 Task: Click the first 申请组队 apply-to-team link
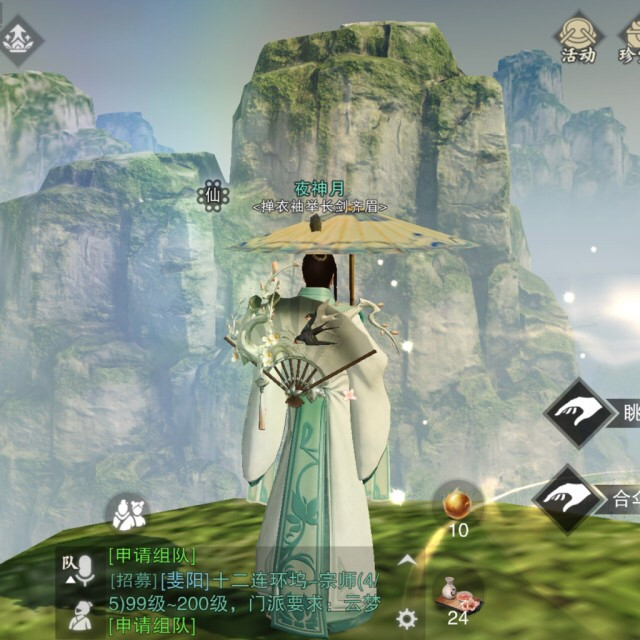pos(151,555)
